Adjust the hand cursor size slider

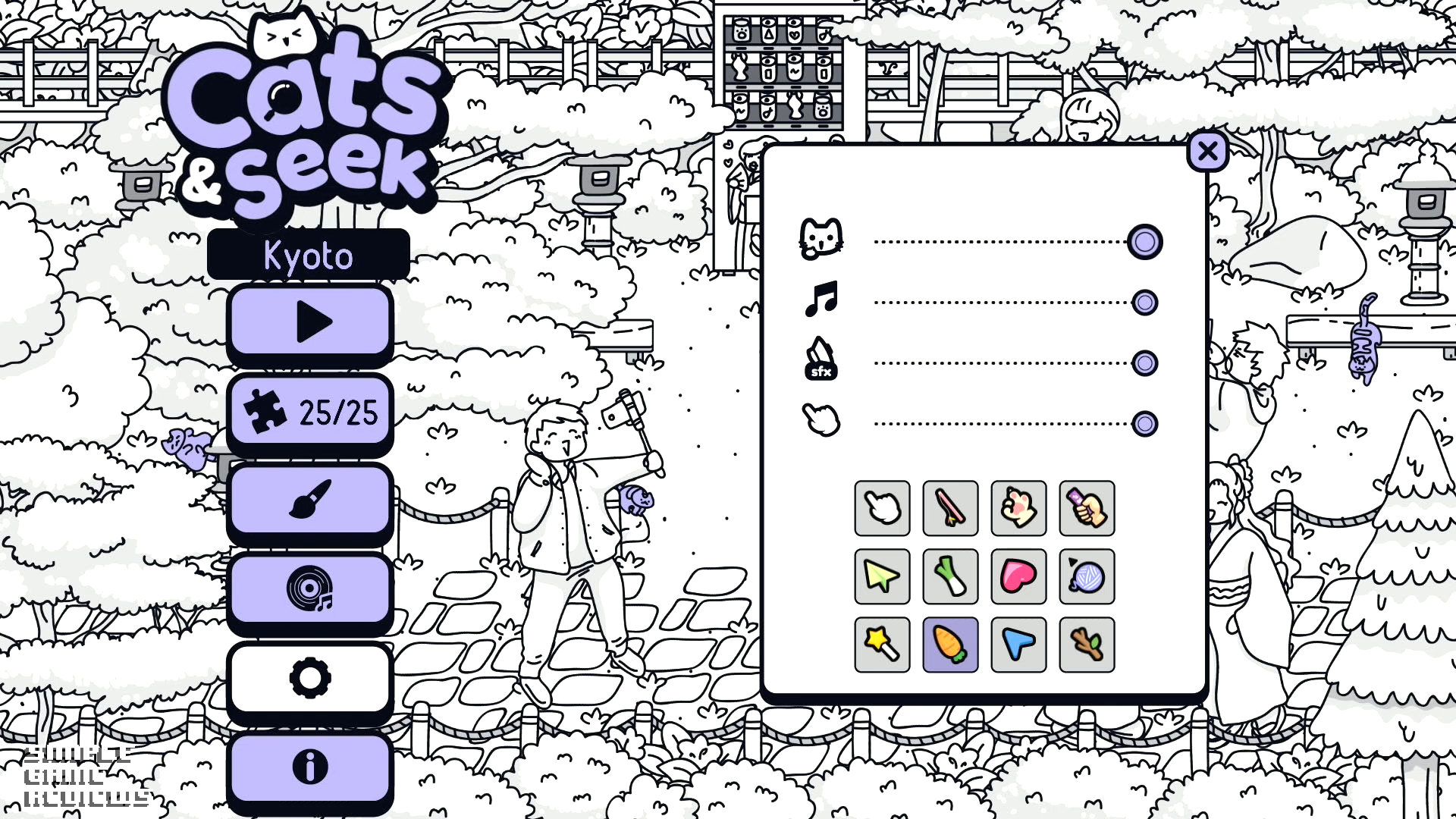[1144, 424]
